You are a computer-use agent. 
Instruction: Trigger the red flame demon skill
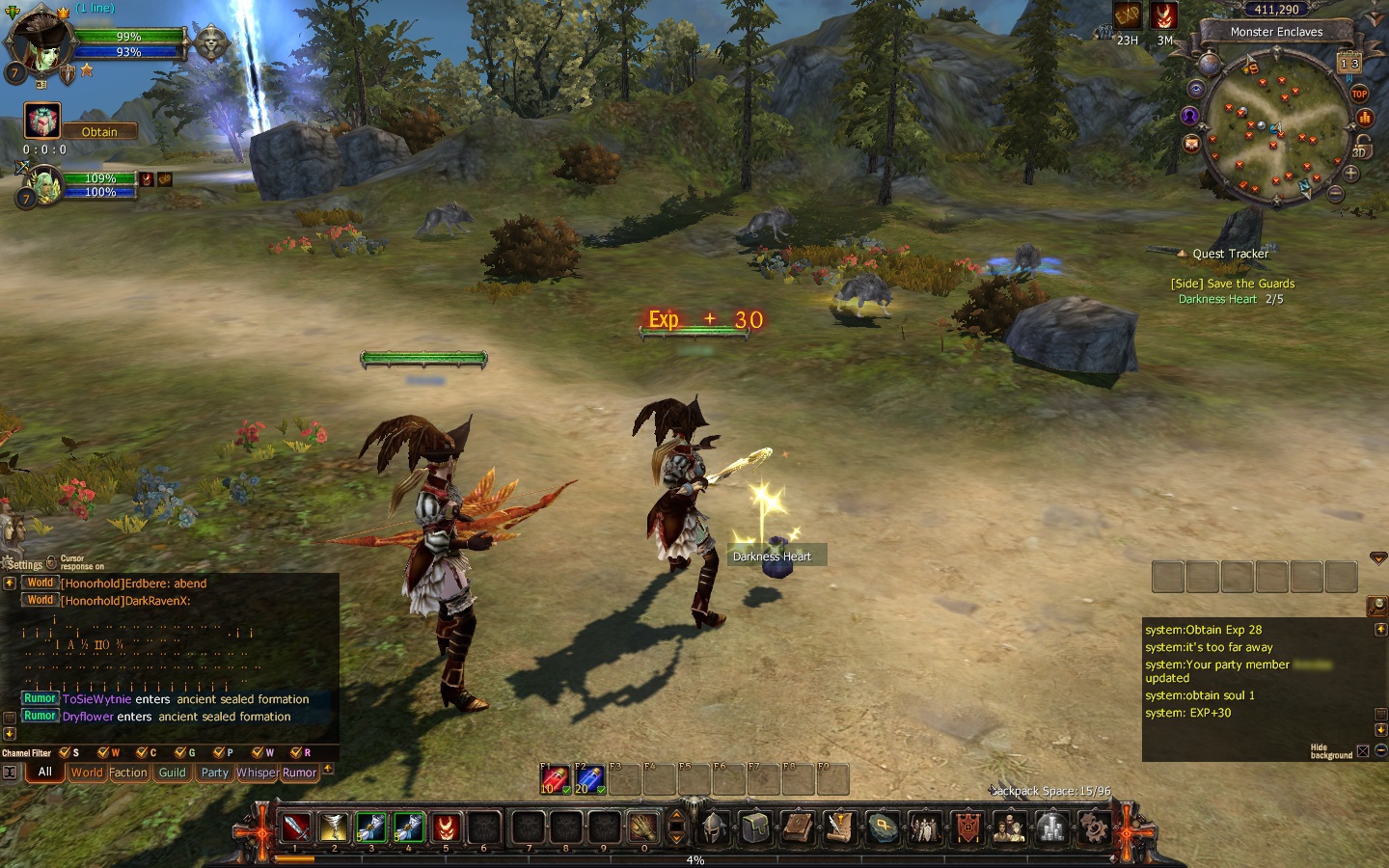[446, 827]
